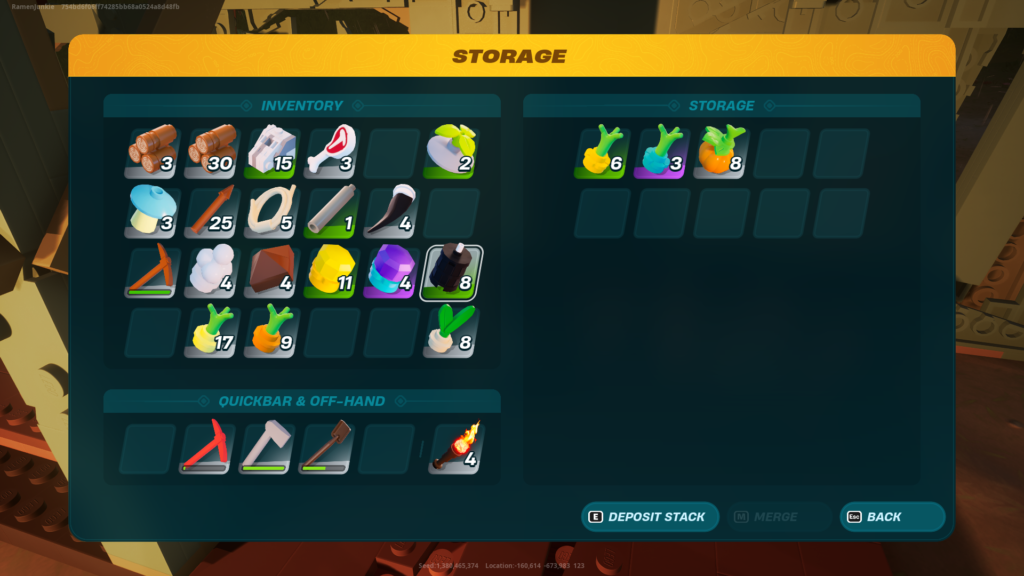Choose the purple gem stack of 4

391,272
